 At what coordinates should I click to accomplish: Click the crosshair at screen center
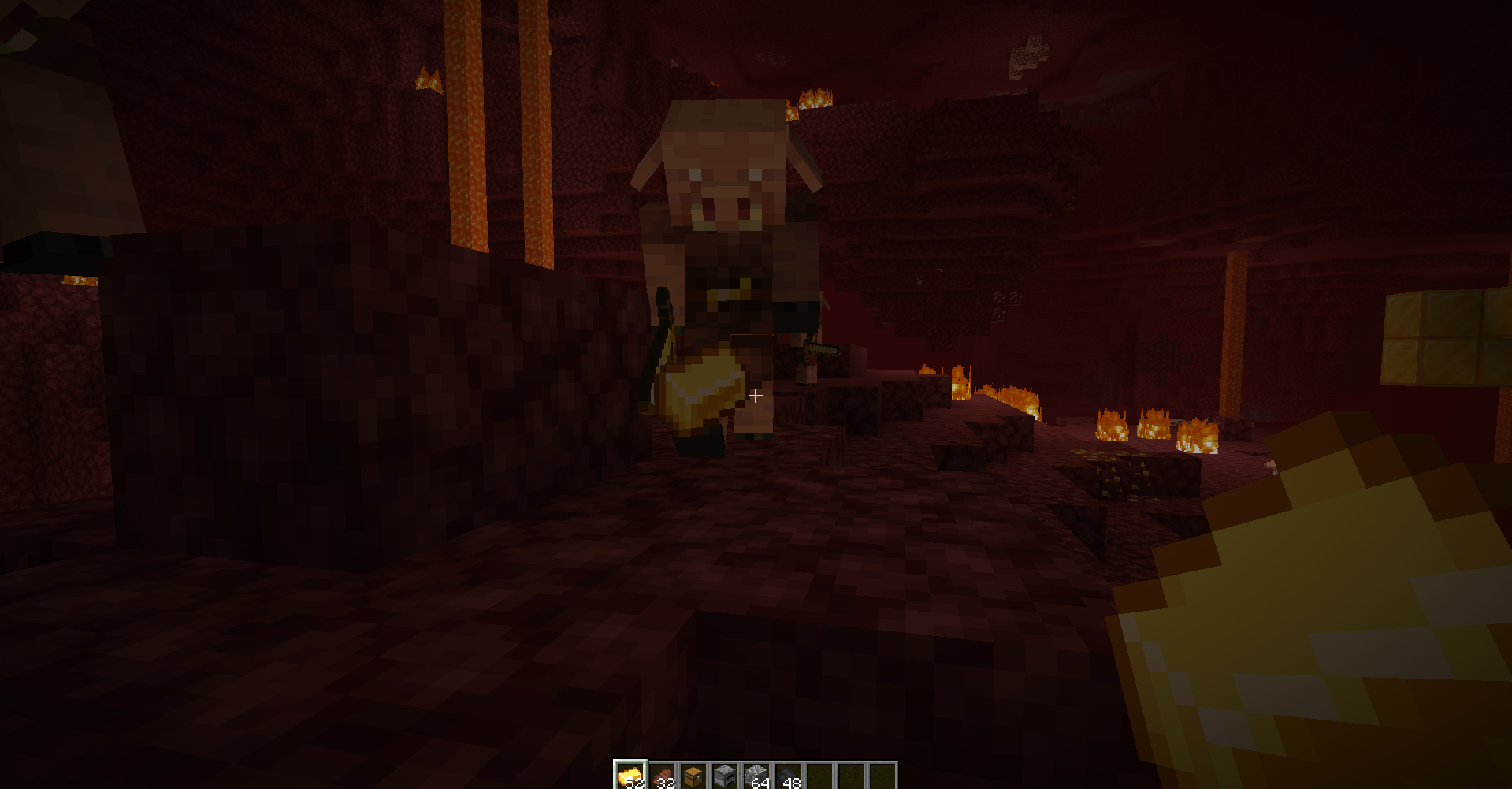756,395
